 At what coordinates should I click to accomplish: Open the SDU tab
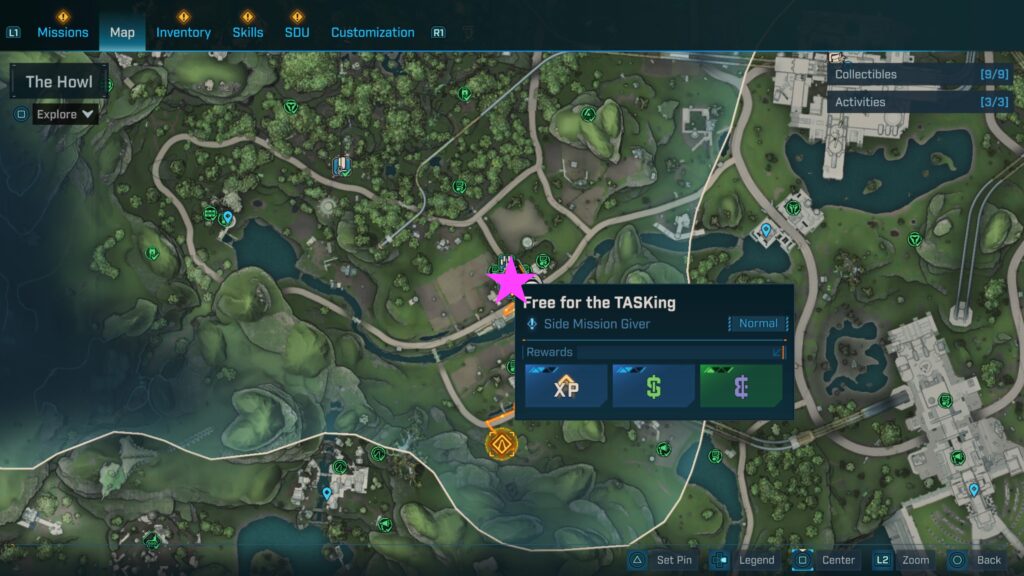coord(297,32)
